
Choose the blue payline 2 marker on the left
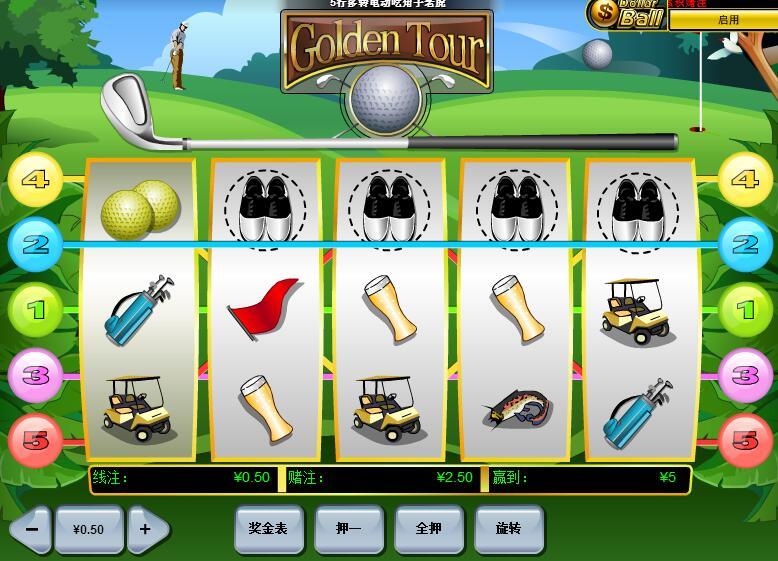click(35, 244)
